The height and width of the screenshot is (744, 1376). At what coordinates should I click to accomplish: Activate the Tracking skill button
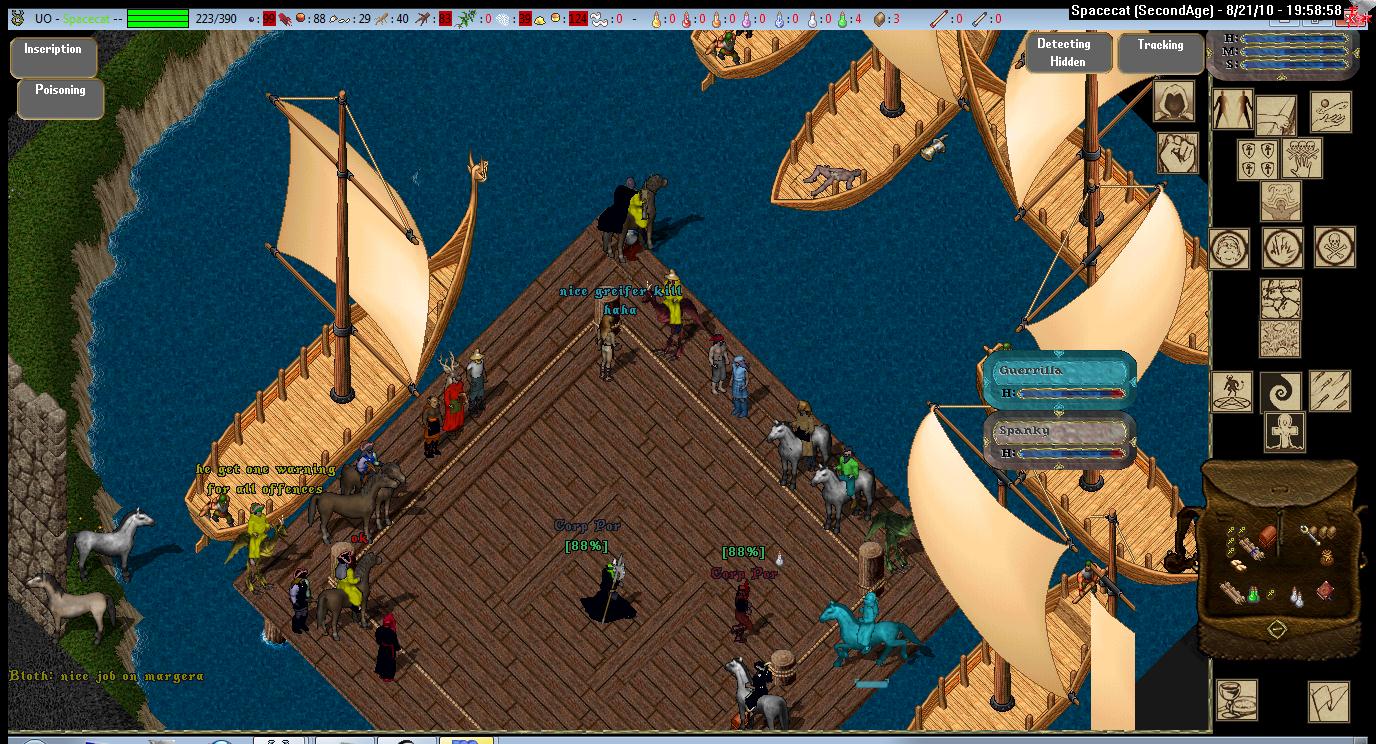coord(1160,53)
